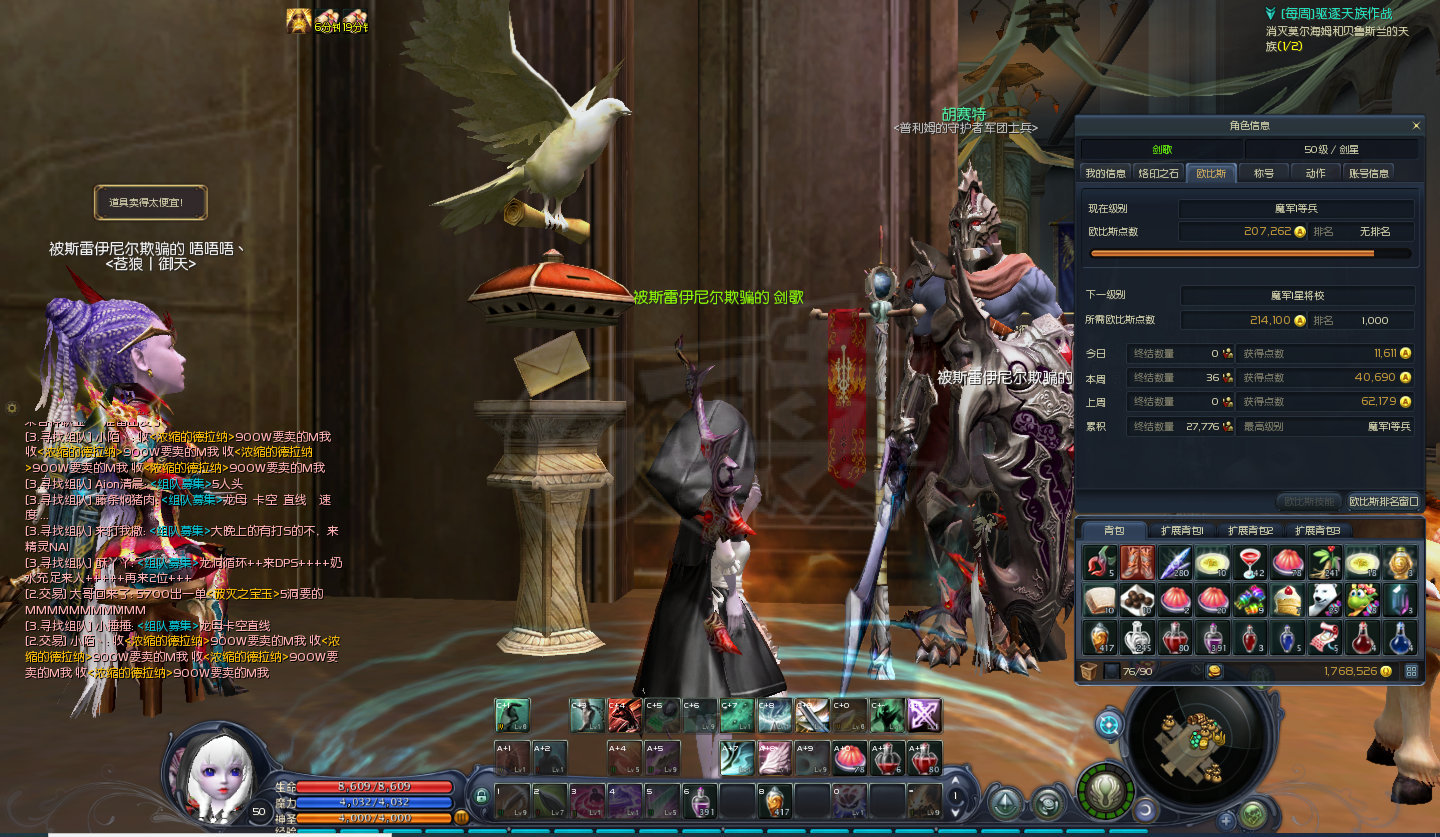Open the 扩展背包3 bag tab
The height and width of the screenshot is (837, 1440).
pos(1317,531)
